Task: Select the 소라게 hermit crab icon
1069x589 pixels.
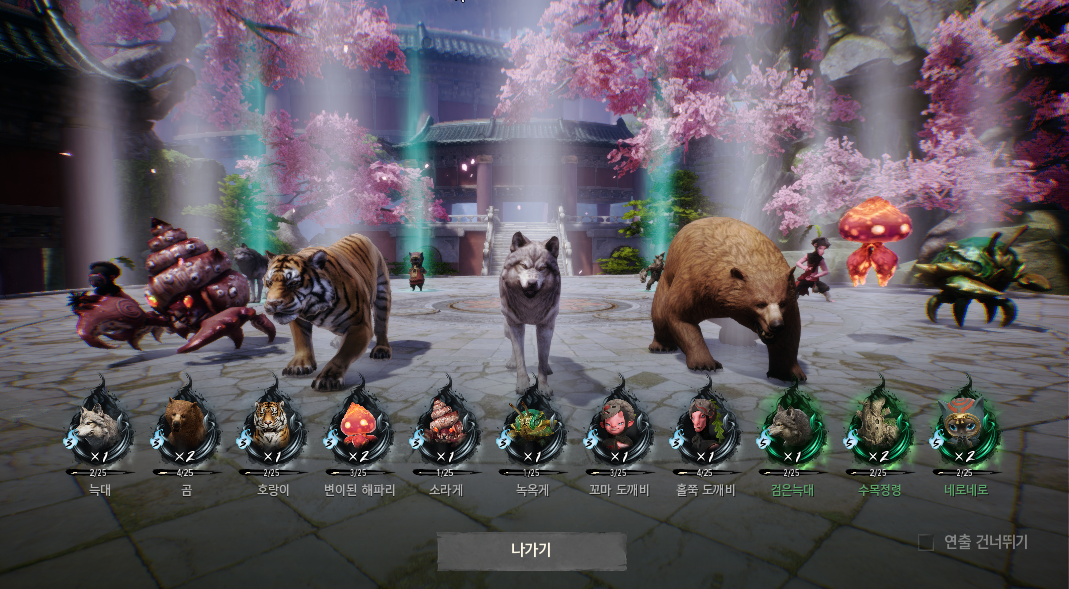Action: (446, 425)
